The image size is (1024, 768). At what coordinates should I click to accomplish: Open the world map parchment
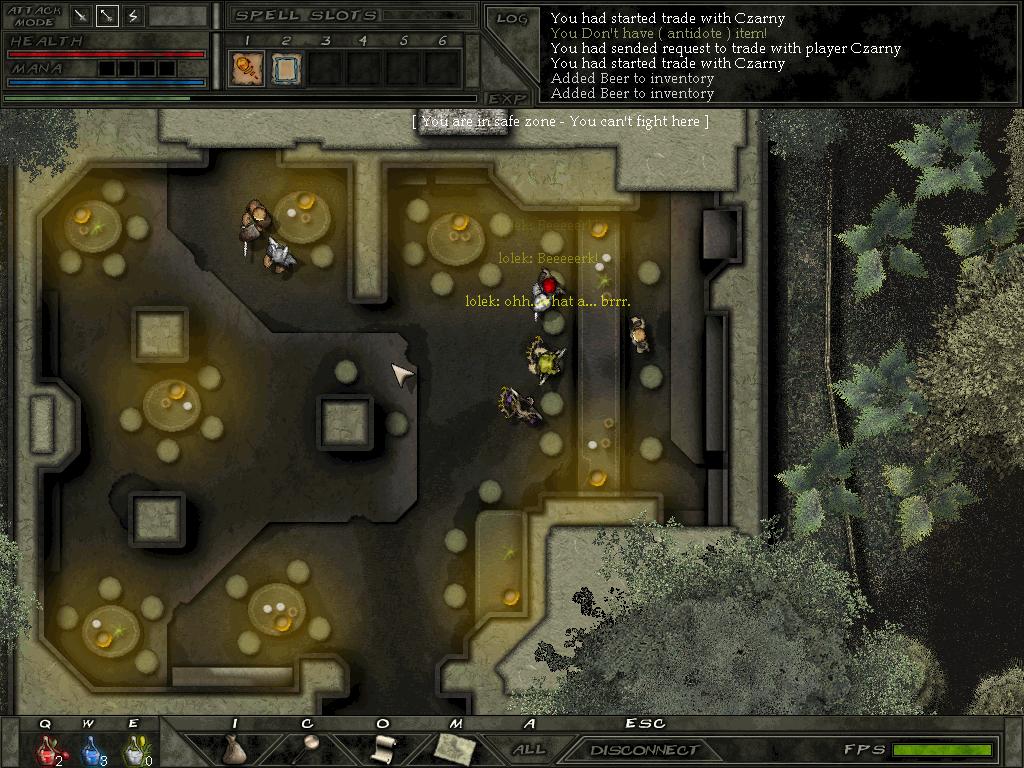[x=455, y=746]
